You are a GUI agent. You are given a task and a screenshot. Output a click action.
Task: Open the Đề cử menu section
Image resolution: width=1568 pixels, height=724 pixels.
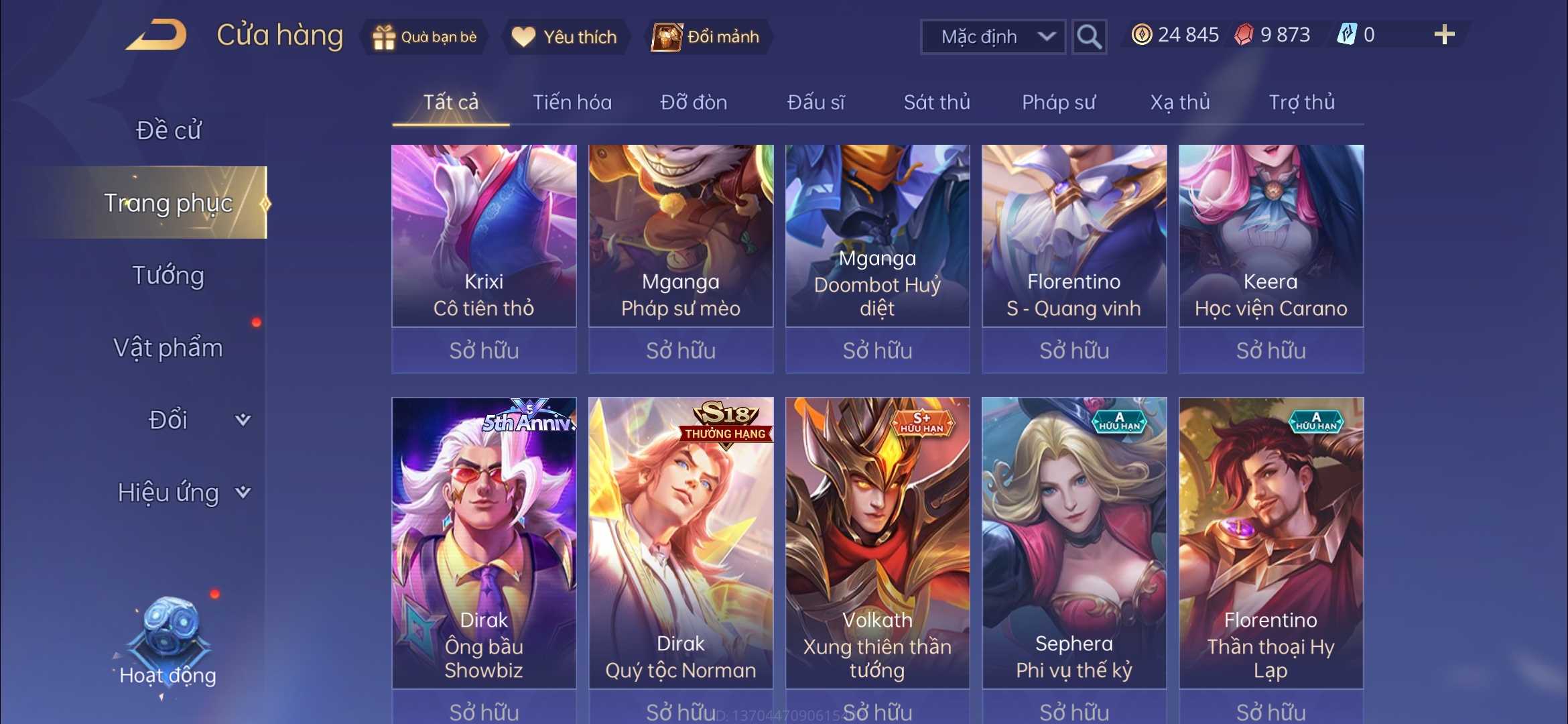click(168, 130)
